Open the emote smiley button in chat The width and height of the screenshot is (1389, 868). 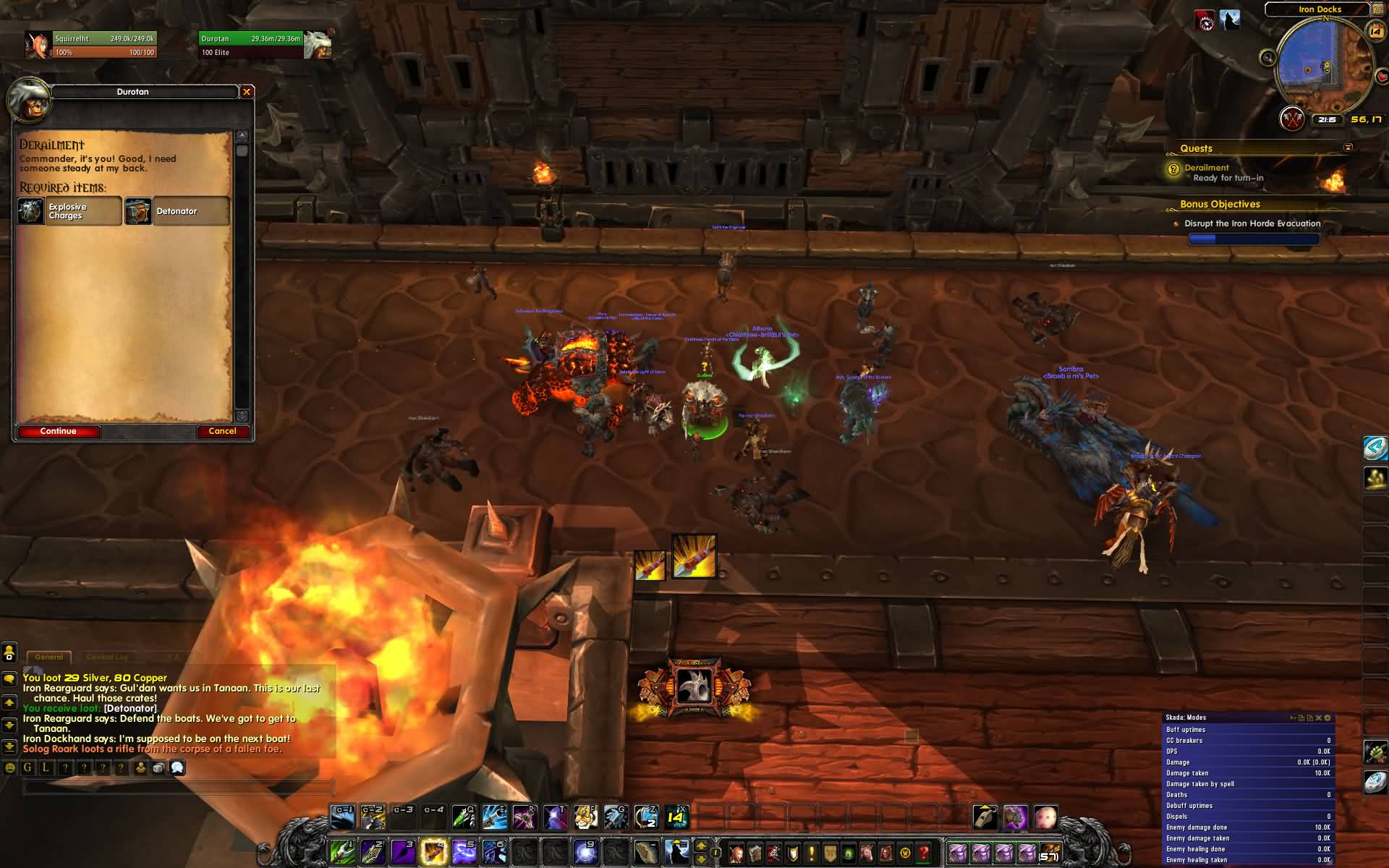[x=10, y=767]
